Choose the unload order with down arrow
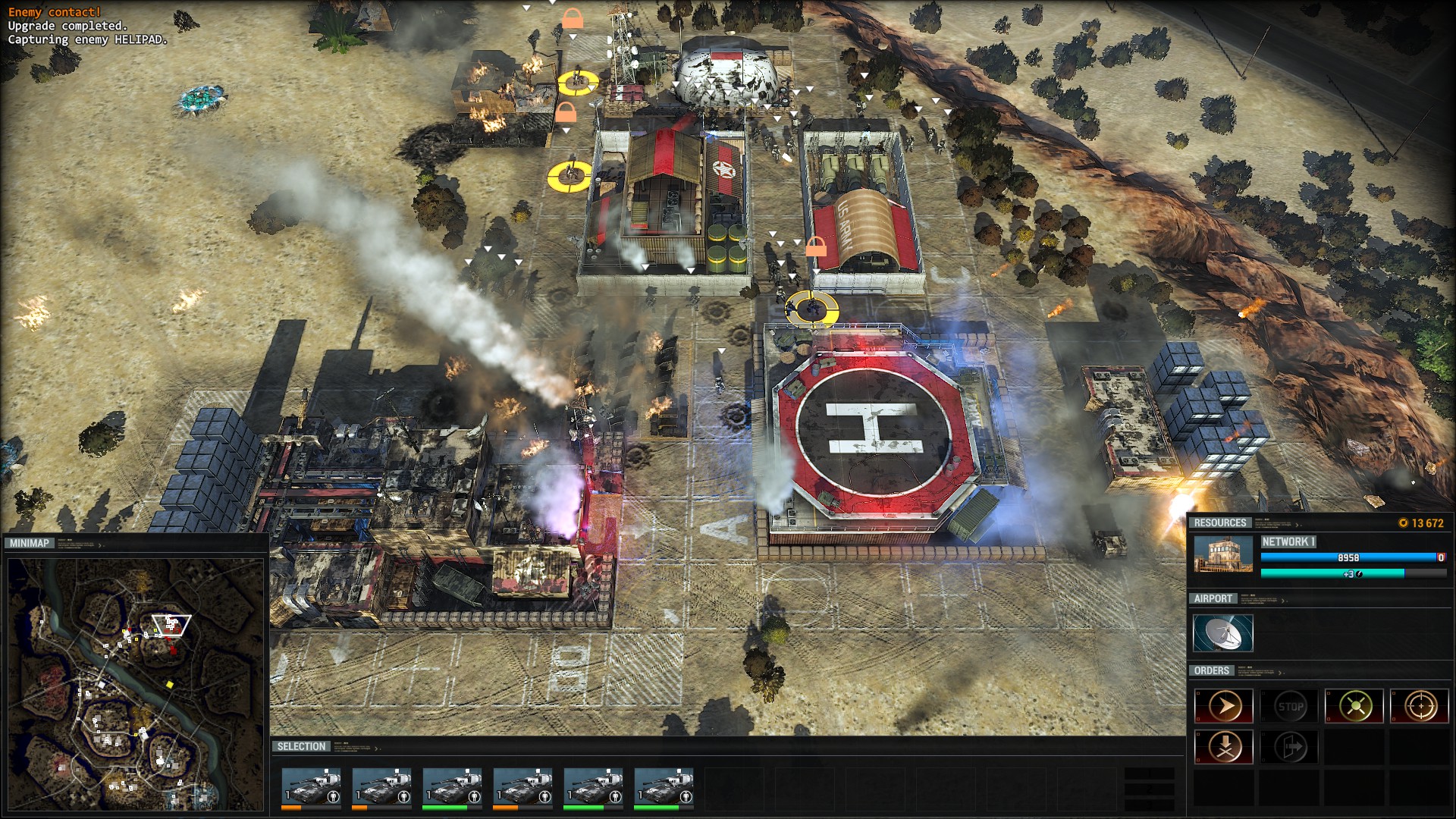 click(1223, 747)
